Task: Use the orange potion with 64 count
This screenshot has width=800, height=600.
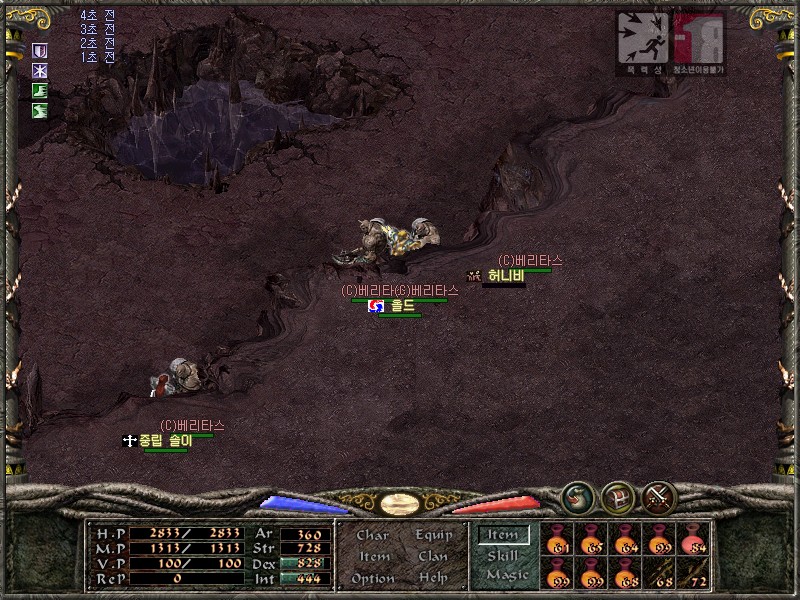Action: point(626,539)
